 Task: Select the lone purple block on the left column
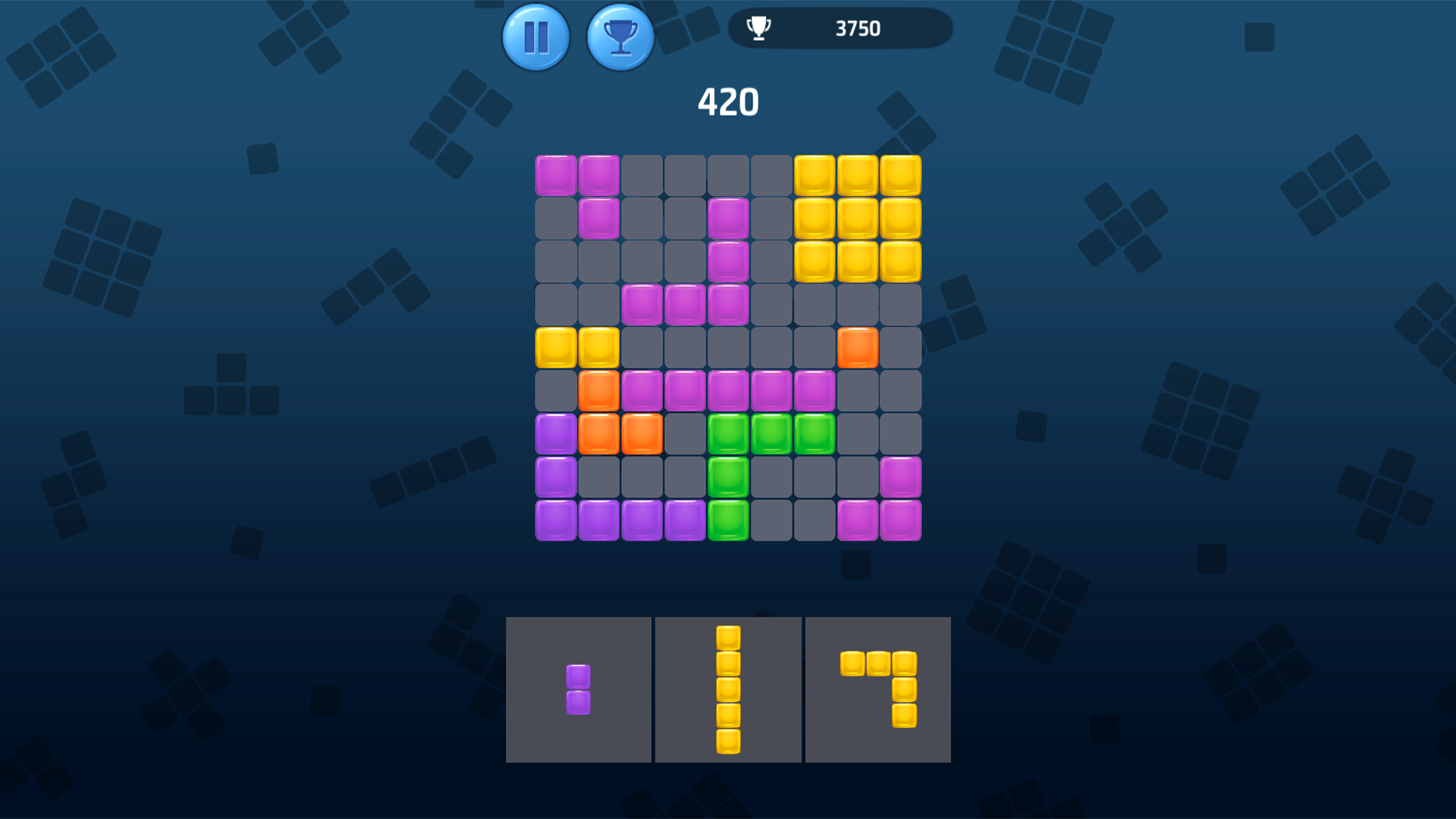(x=557, y=476)
